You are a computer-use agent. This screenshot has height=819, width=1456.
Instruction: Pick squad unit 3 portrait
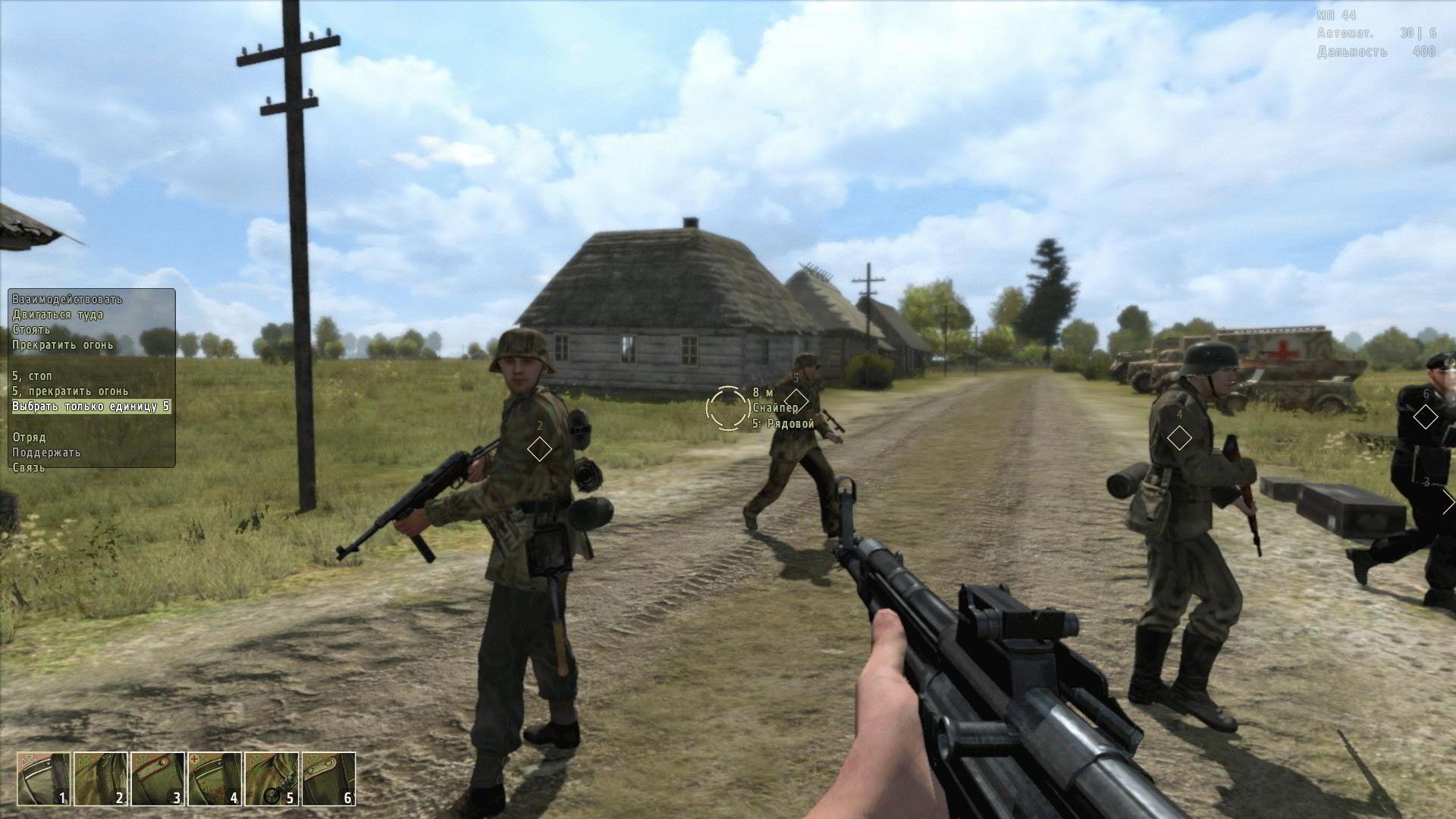coord(158,779)
